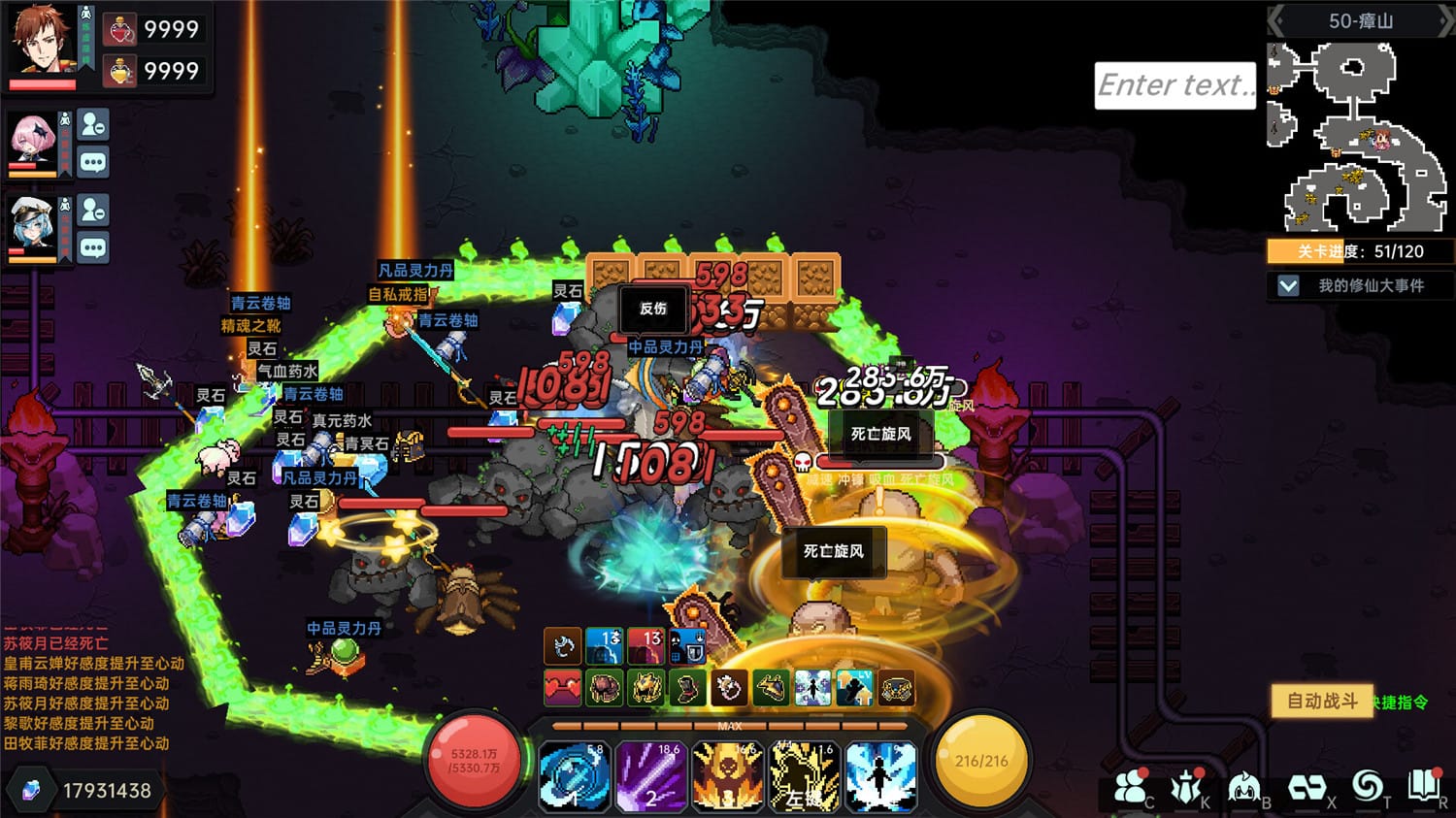The height and width of the screenshot is (818, 1456).
Task: Trigger the white-blue aura burst skill
Action: click(x=880, y=775)
